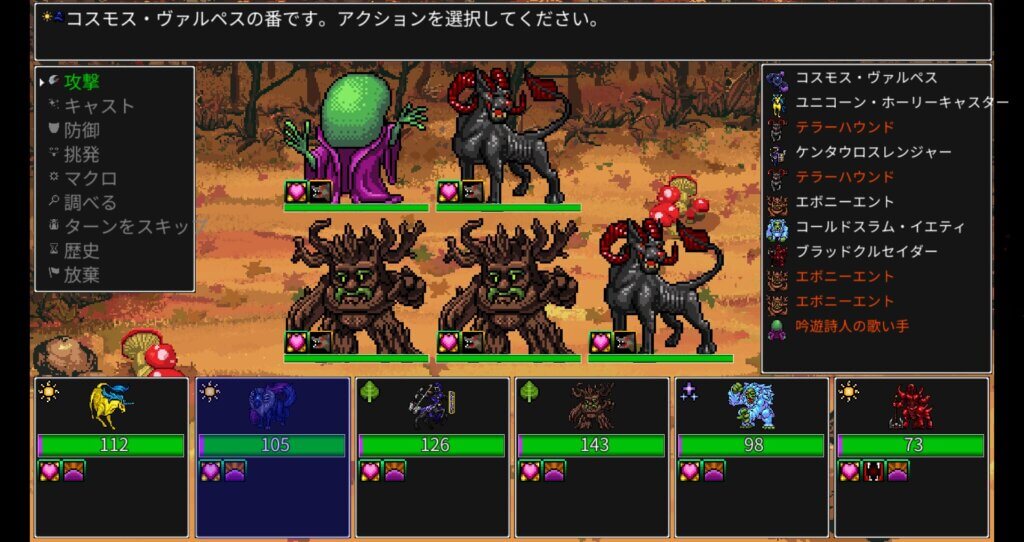1024x542 pixels.
Task: Select the yellow unicorn party card with 112 HP
Action: 111,456
